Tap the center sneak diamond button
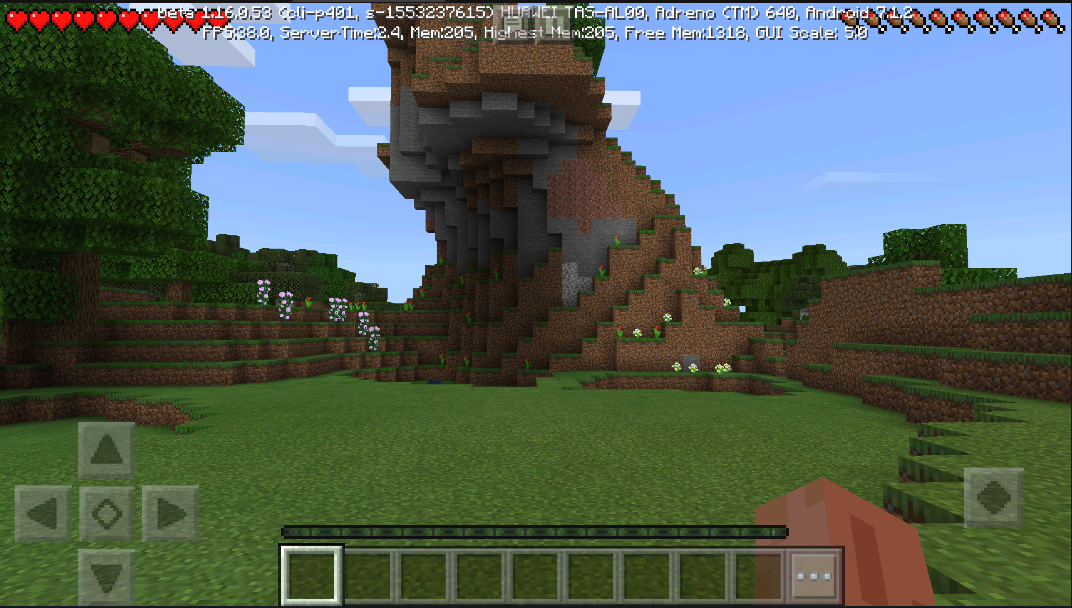Viewport: 1072px width, 608px height. pyautogui.click(x=106, y=514)
